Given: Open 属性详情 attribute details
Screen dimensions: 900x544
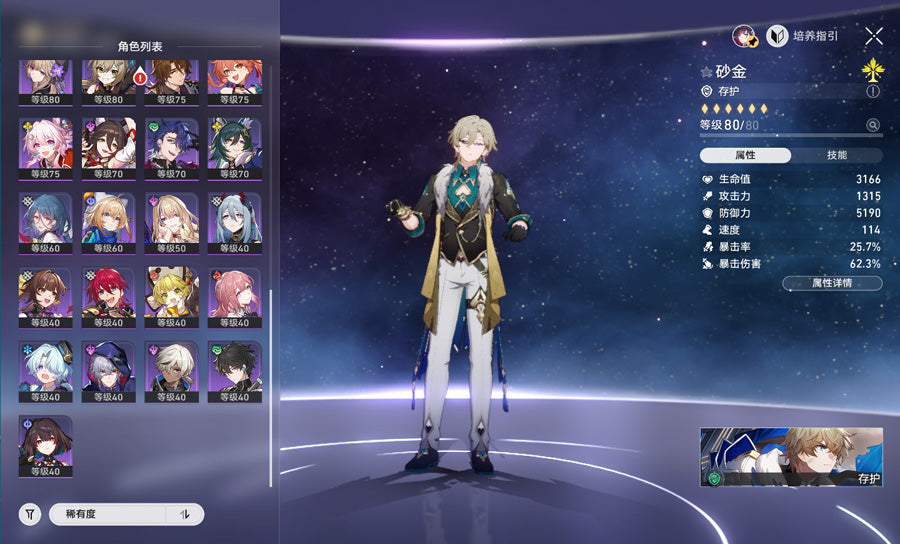Looking at the screenshot, I should pos(832,283).
